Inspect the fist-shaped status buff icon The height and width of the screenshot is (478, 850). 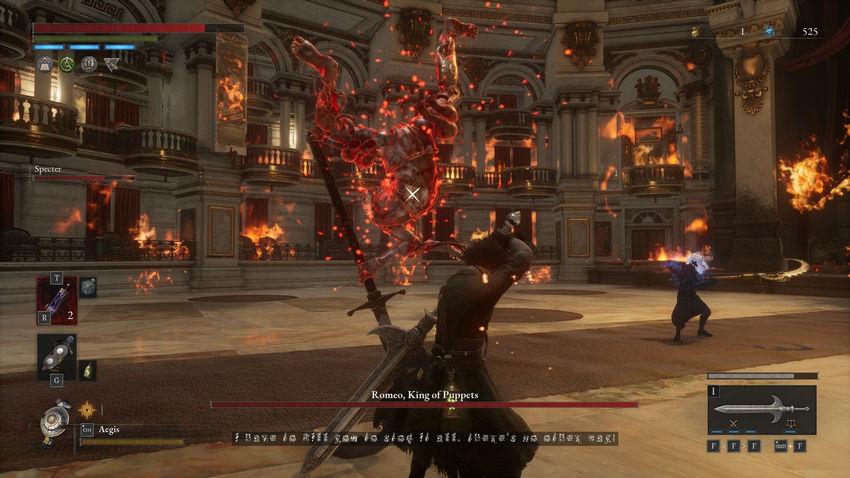(89, 64)
